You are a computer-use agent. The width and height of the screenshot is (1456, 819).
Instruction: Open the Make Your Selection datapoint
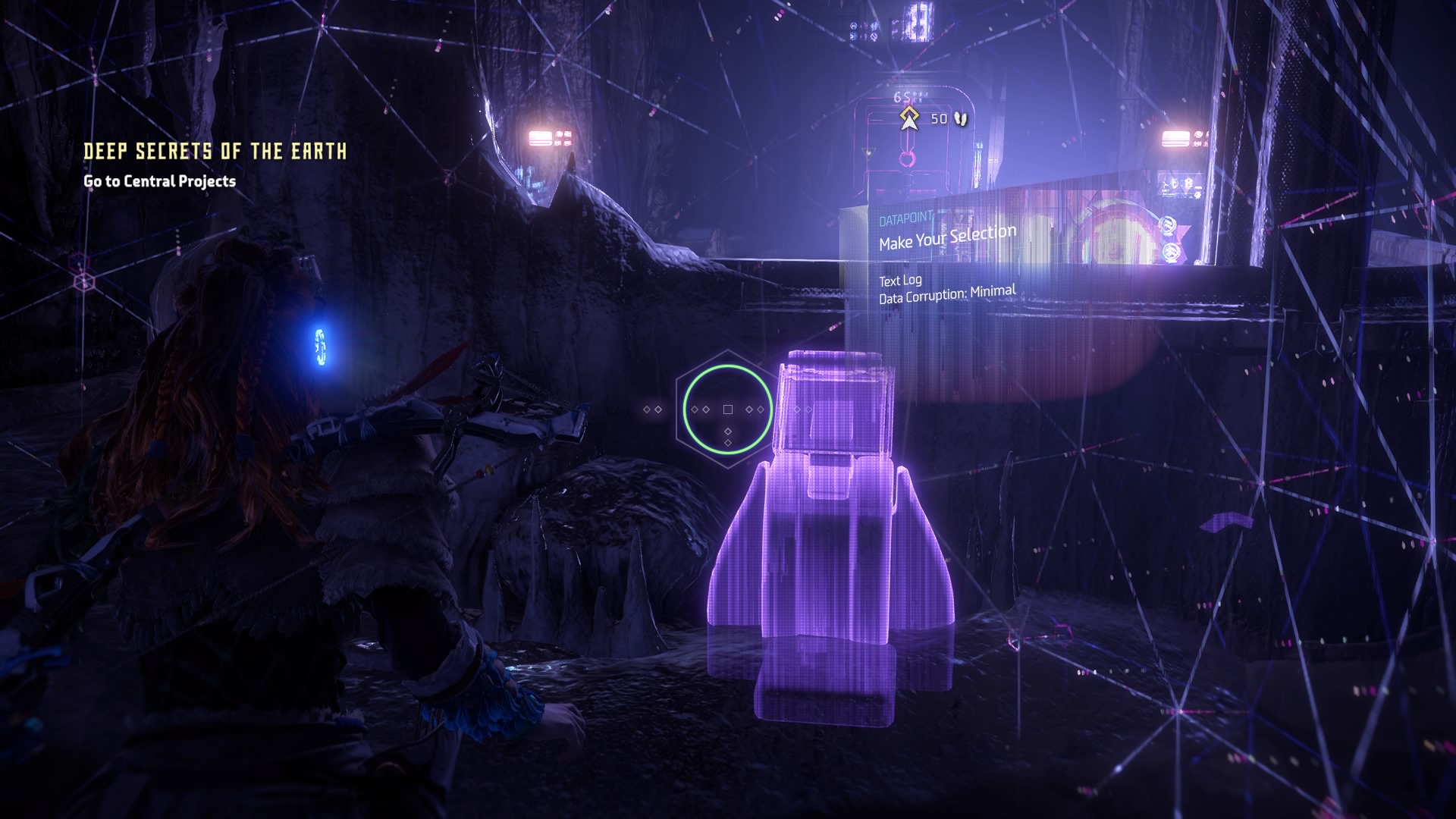pos(947,237)
